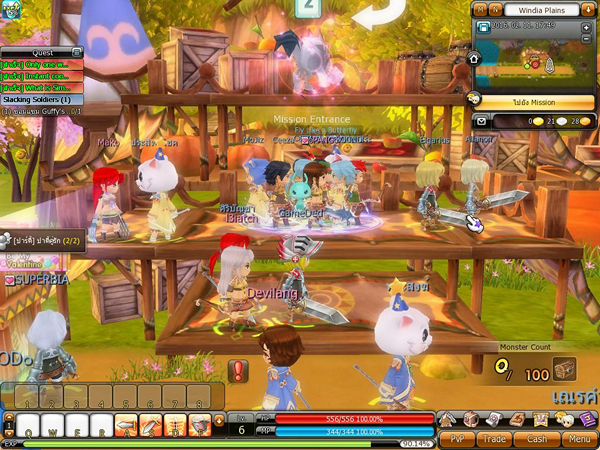Click the Monster Count chest icon
This screenshot has height=450, width=600.
[567, 370]
